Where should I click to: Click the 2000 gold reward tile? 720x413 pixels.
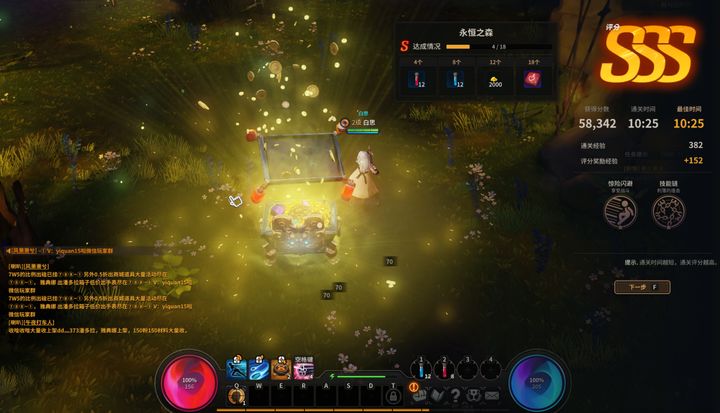coord(494,79)
